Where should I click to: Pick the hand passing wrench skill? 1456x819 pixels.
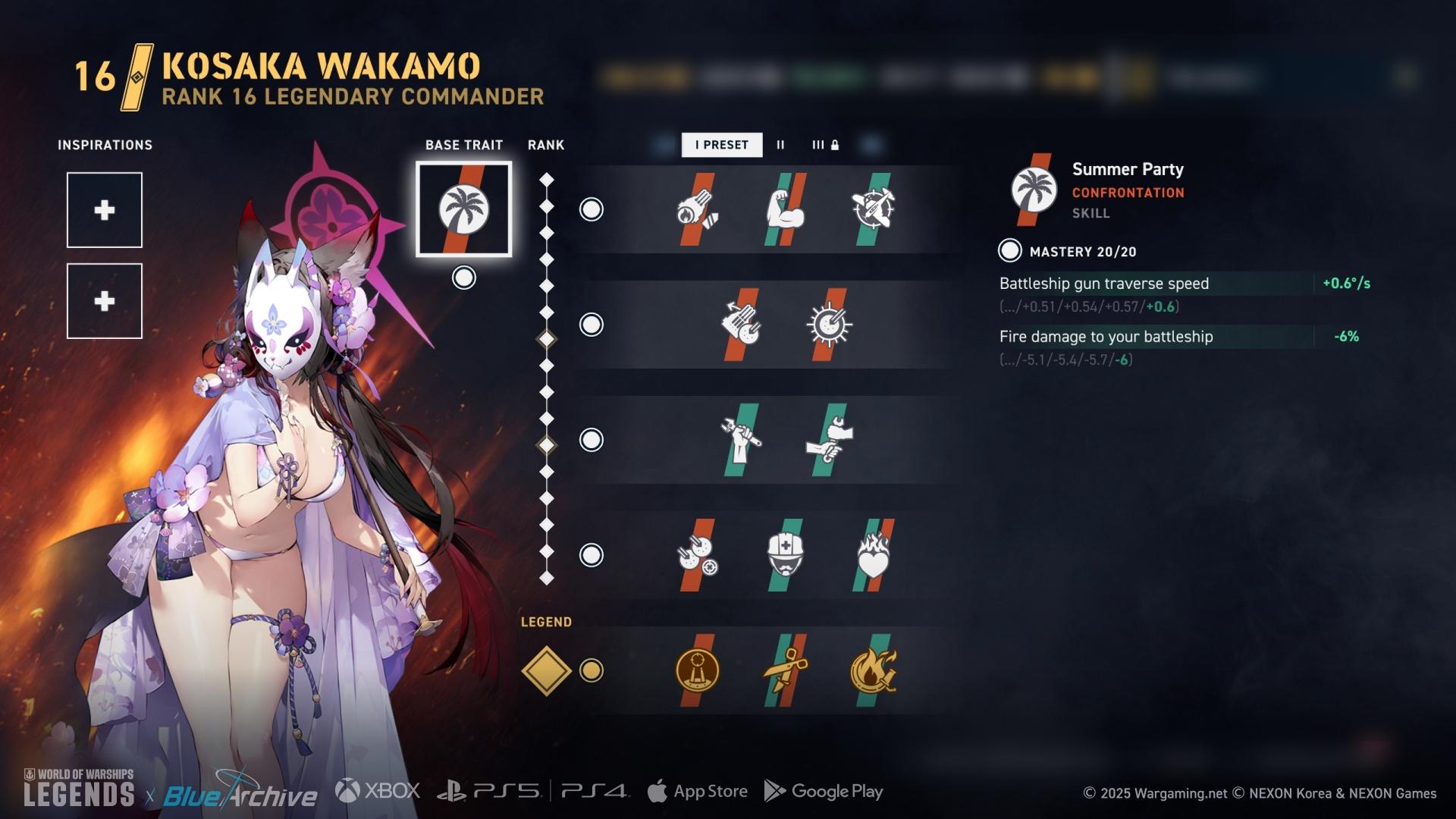tap(828, 440)
